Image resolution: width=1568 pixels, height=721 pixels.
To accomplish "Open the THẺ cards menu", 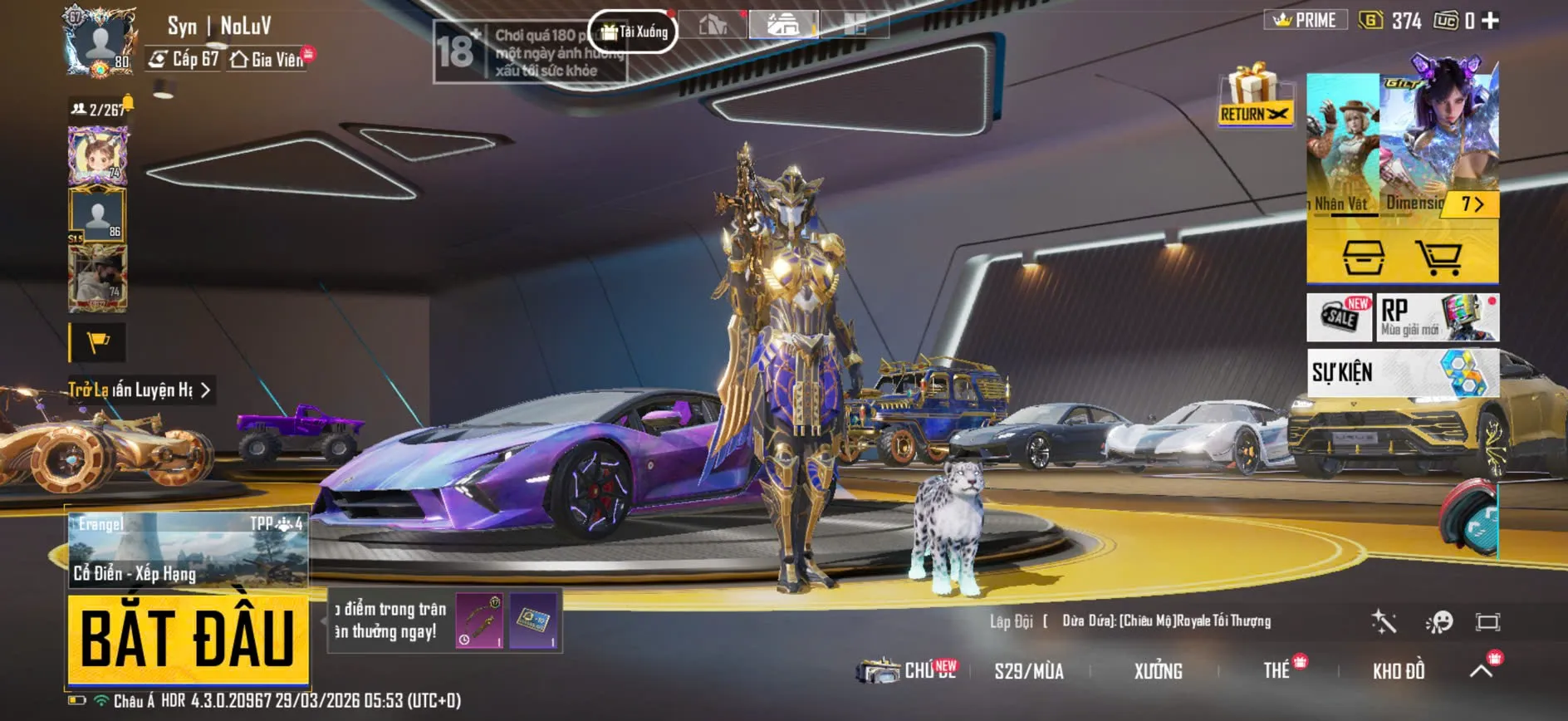I will click(x=1276, y=671).
